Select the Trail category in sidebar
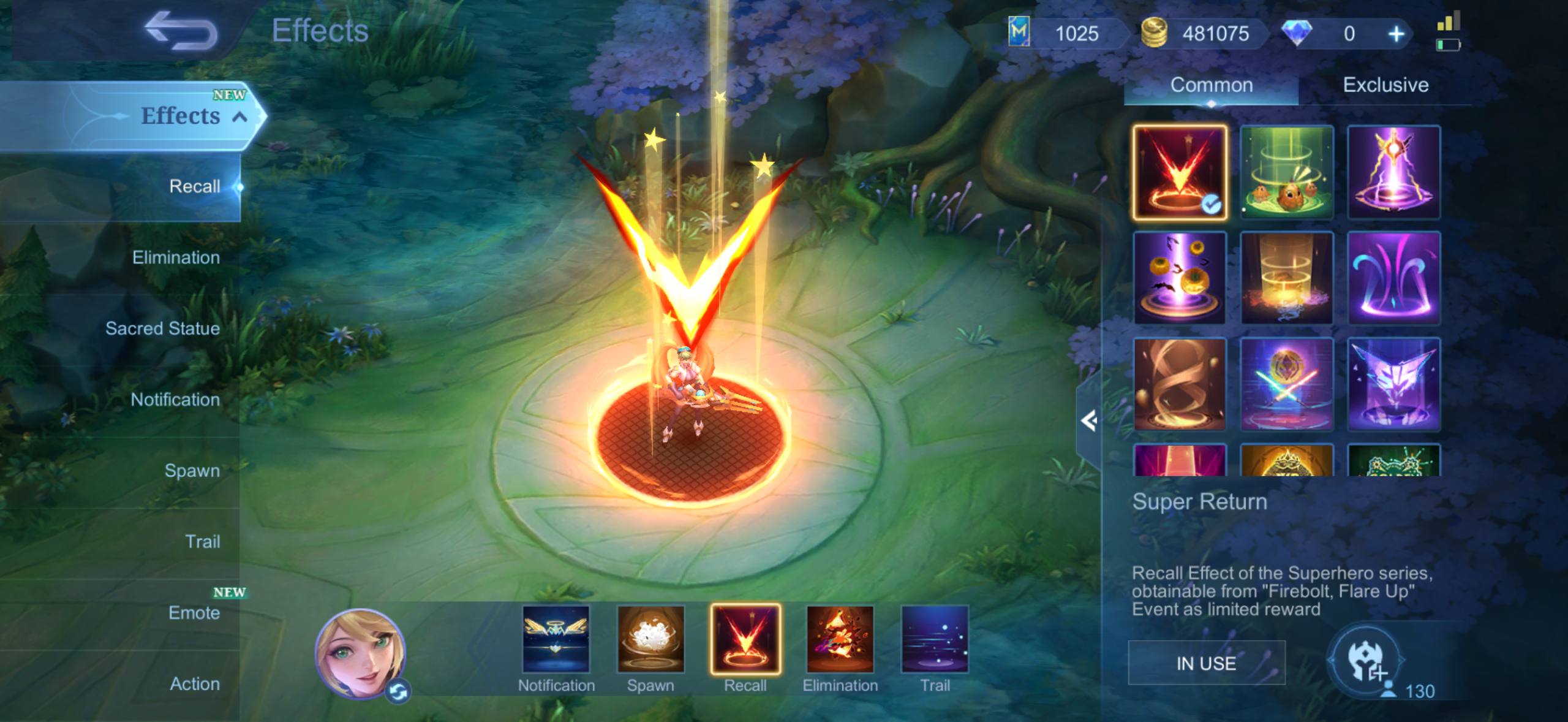This screenshot has height=722, width=1568. point(202,542)
